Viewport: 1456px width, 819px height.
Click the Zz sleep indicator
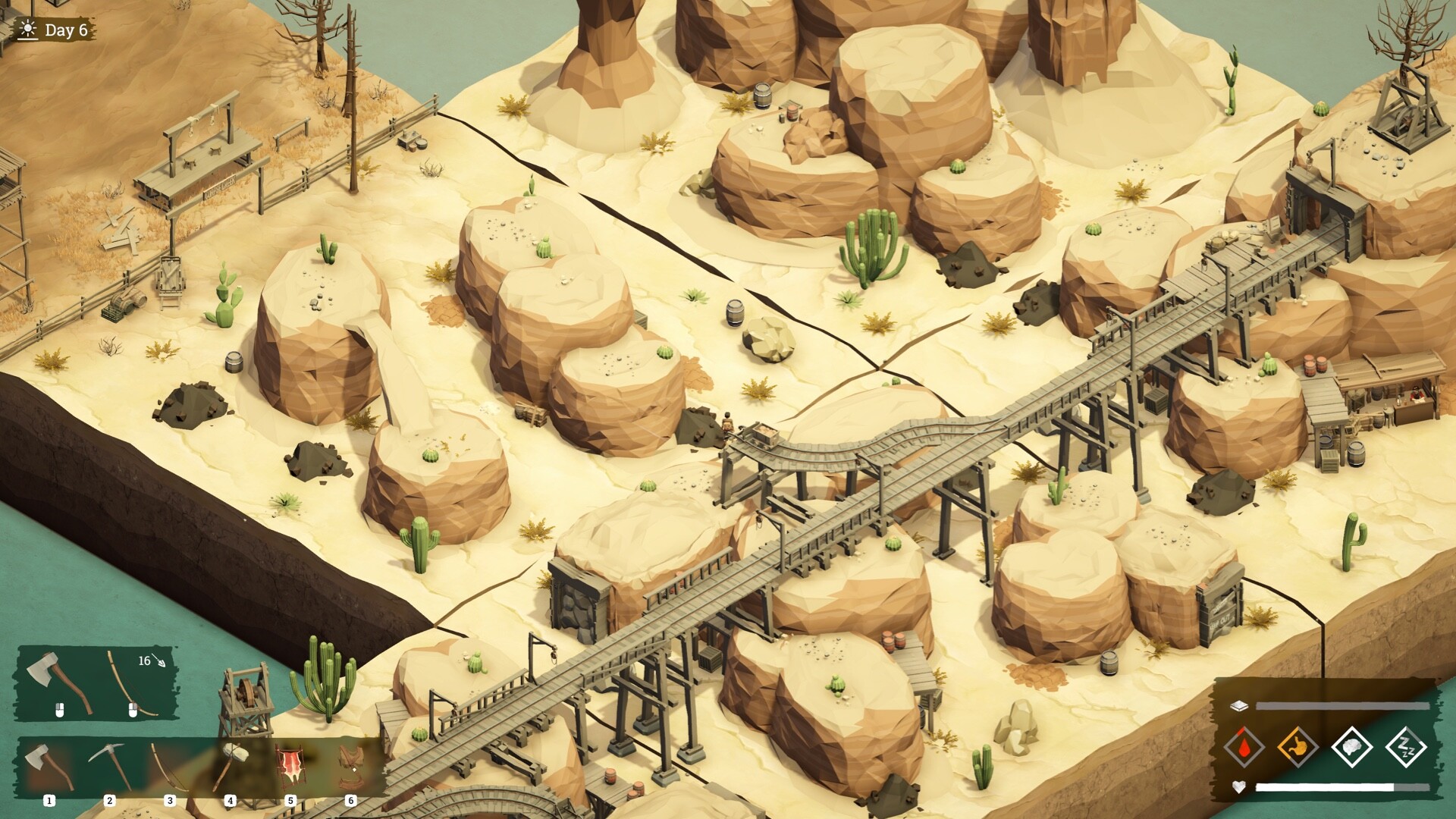tap(1407, 746)
